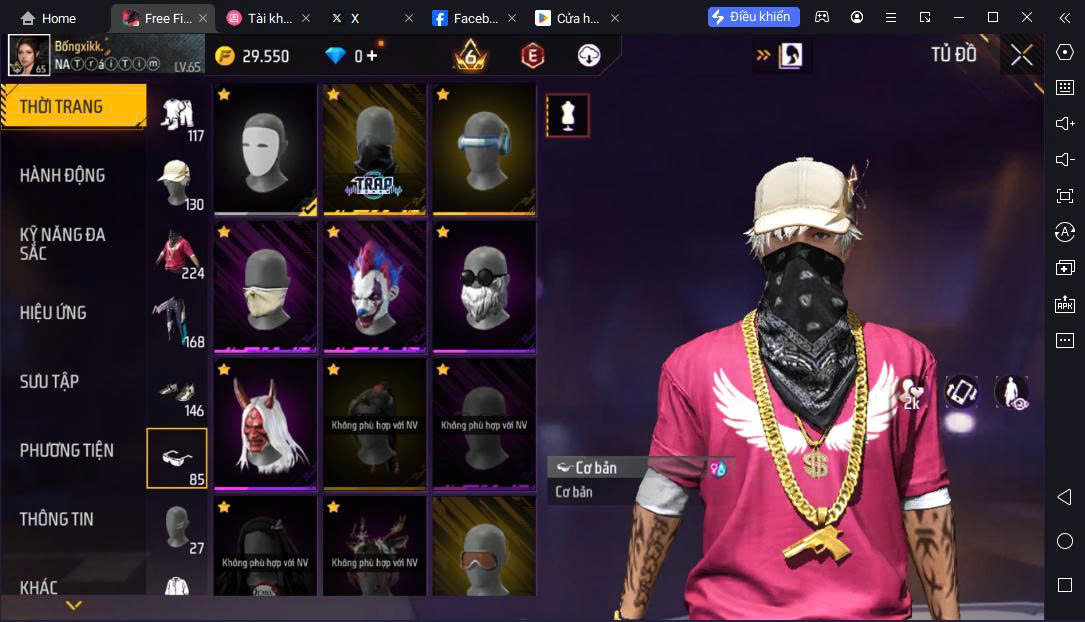Select the plain white mask item
Screen dimensions: 1085x622
[265, 149]
